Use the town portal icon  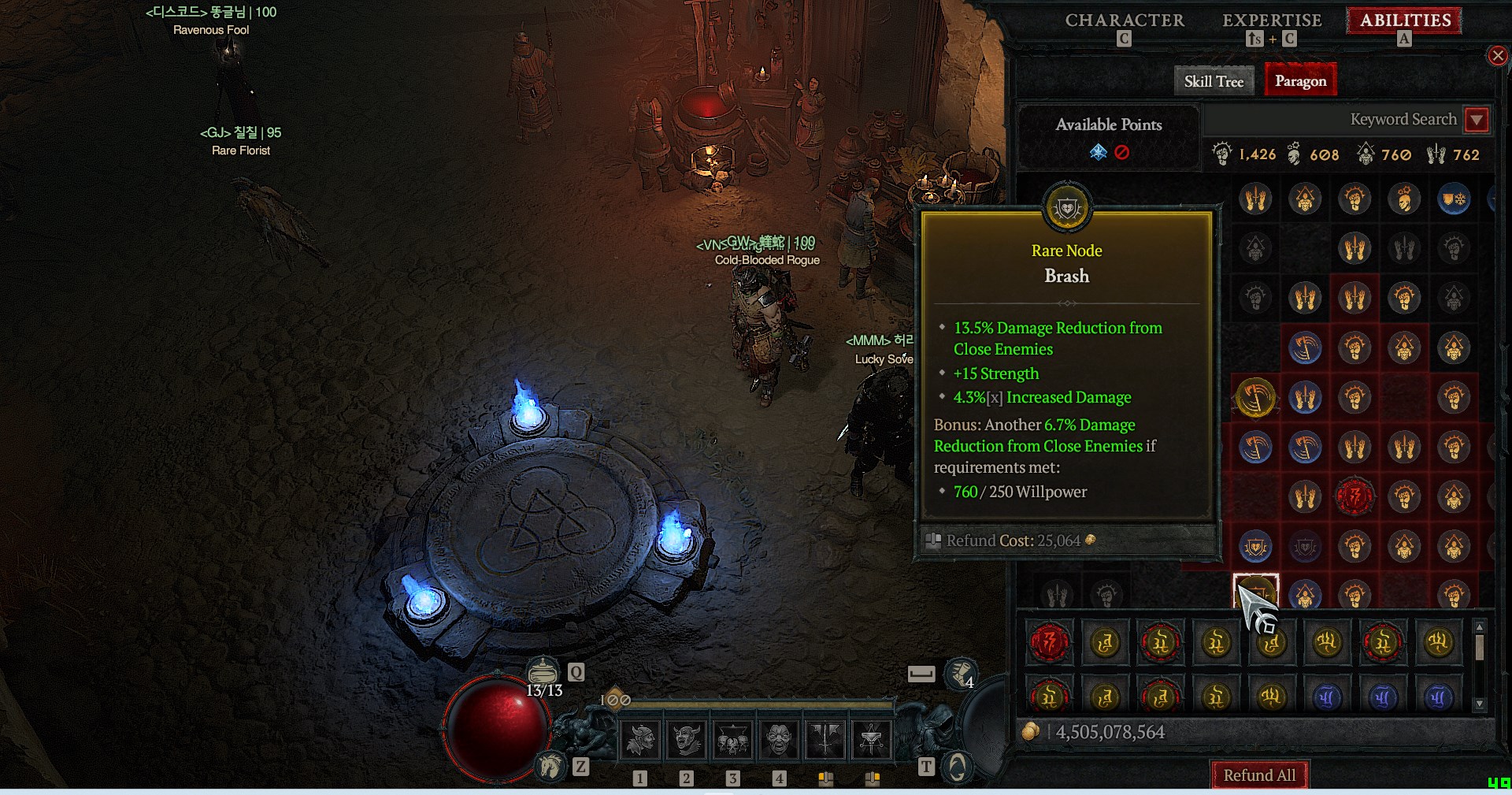coord(957,766)
